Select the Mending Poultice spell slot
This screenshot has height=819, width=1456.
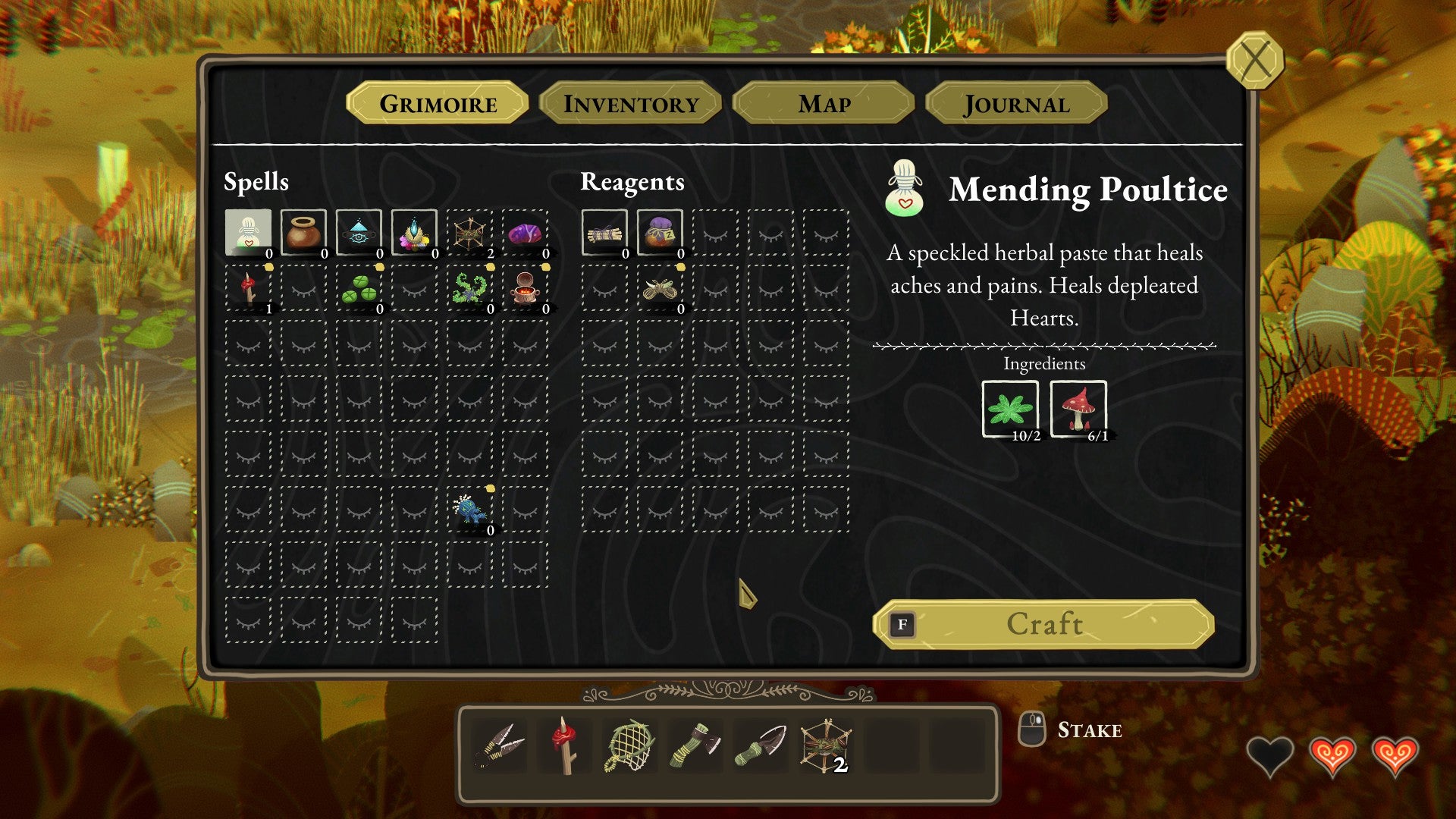[249, 233]
